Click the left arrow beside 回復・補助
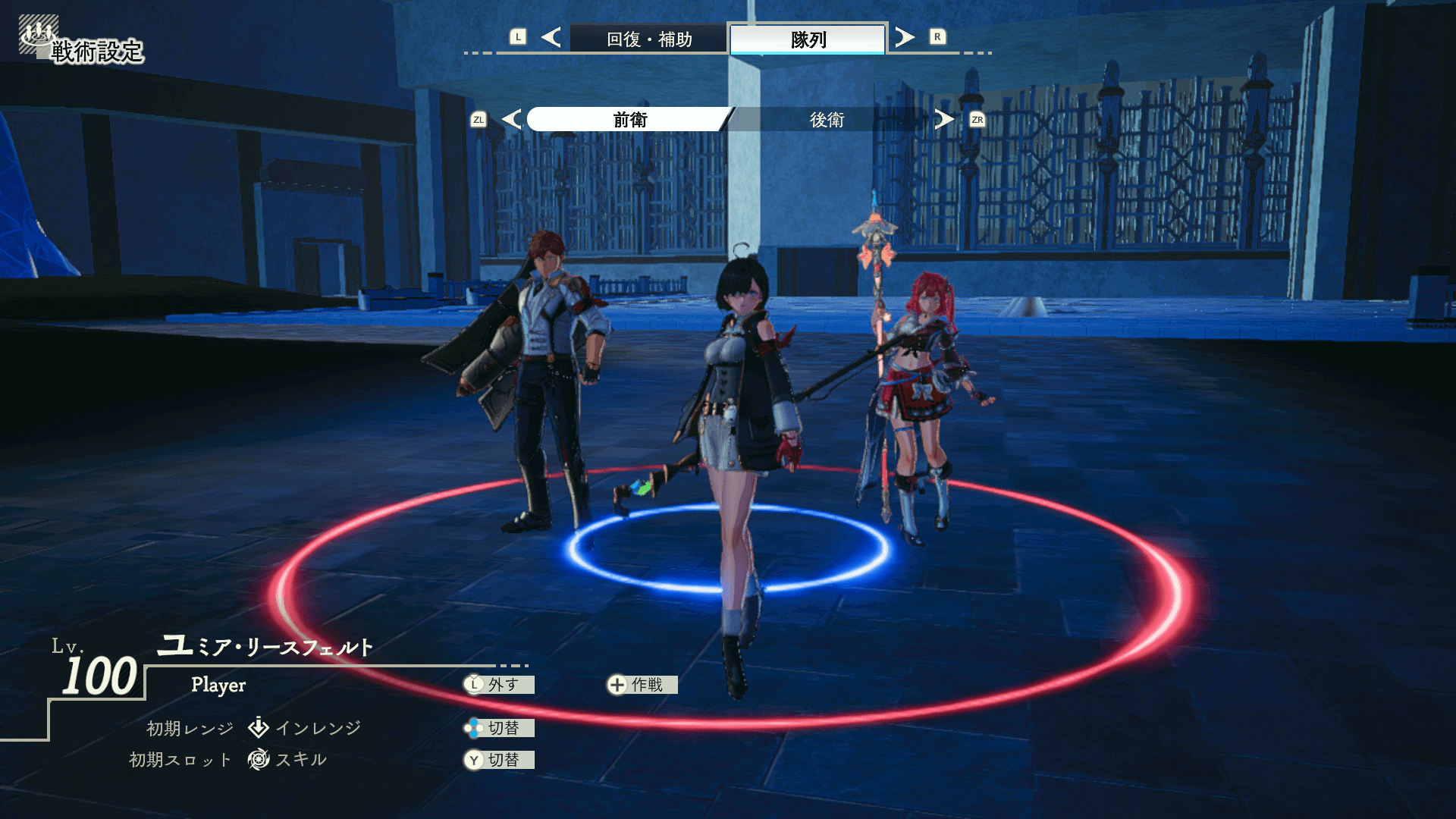1456x819 pixels. (551, 37)
